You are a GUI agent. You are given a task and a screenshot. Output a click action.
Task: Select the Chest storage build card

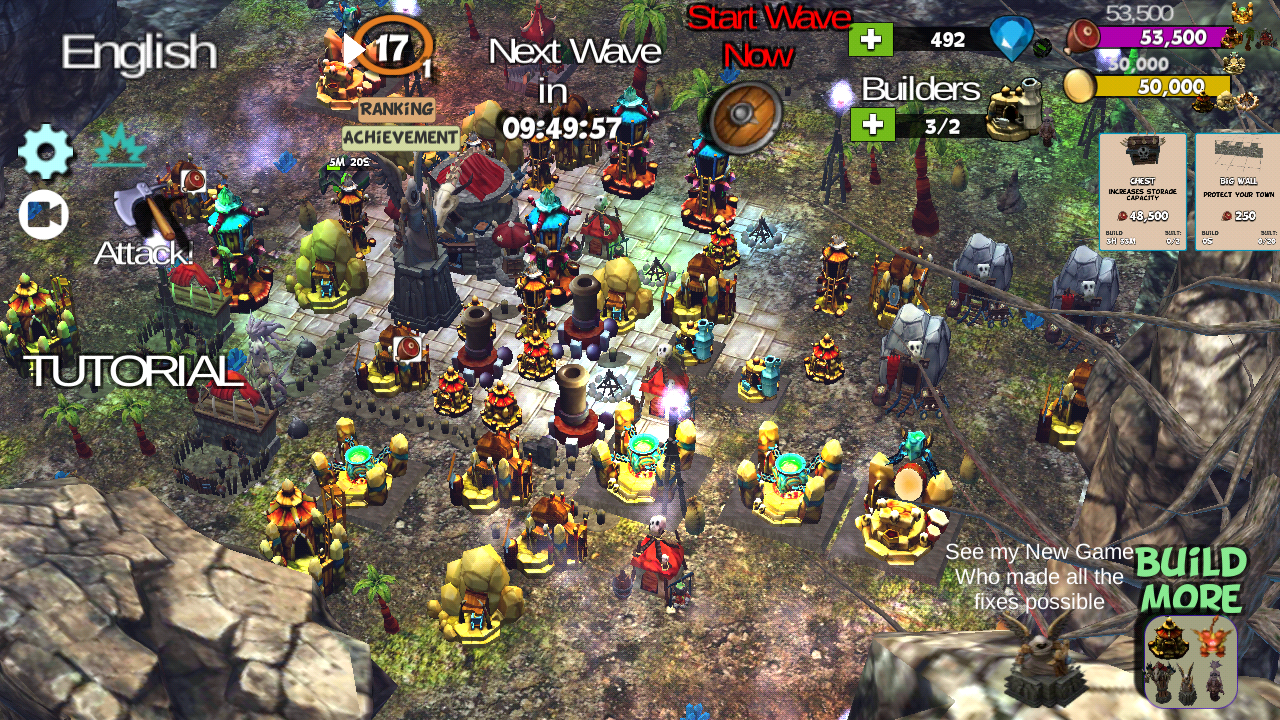point(1143,190)
